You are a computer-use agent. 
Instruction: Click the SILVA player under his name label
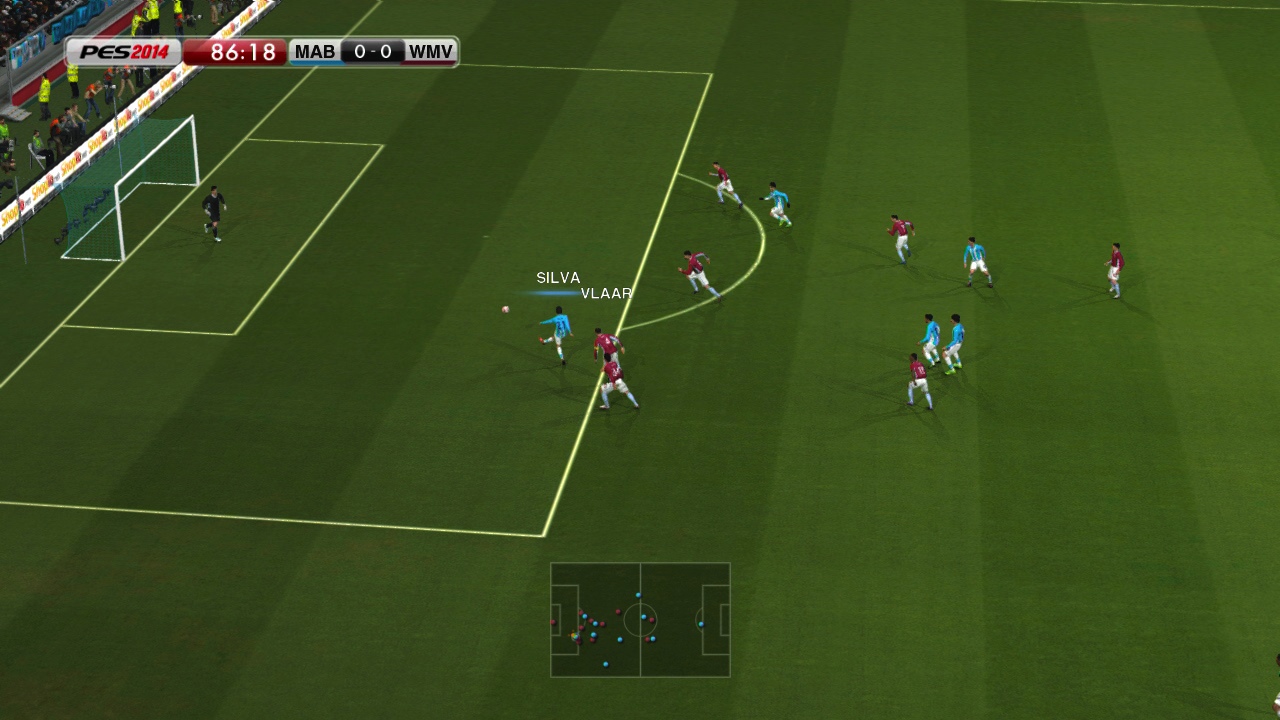pos(558,330)
